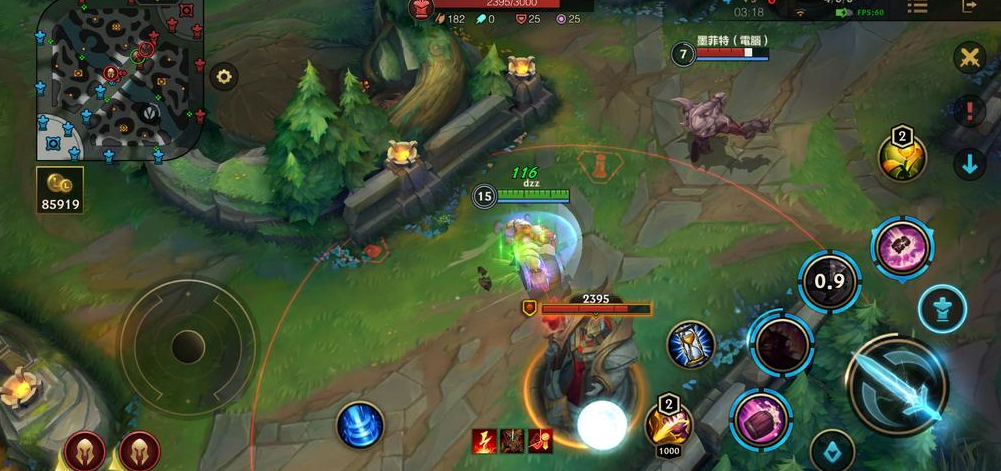The height and width of the screenshot is (471, 1001).
Task: Tap the crossed swords button
Action: tap(968, 56)
